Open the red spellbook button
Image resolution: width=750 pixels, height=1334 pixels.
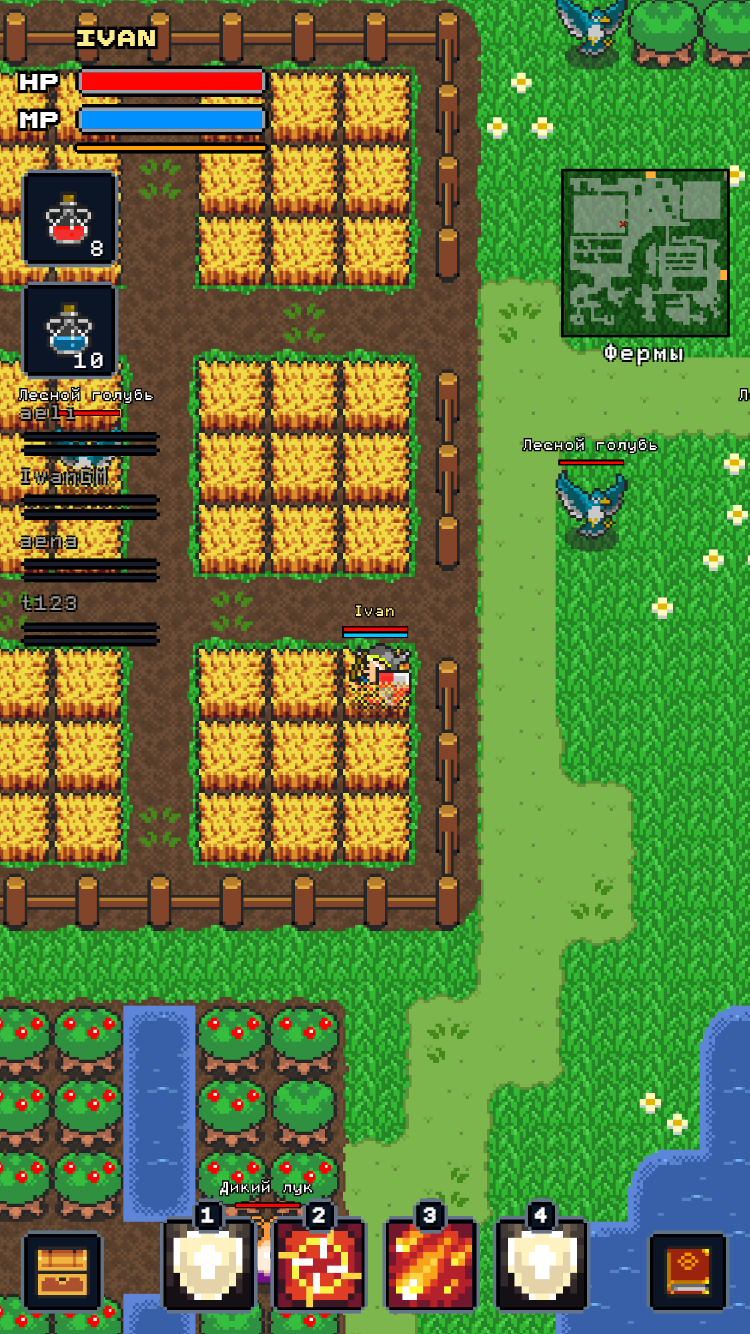coord(688,1272)
